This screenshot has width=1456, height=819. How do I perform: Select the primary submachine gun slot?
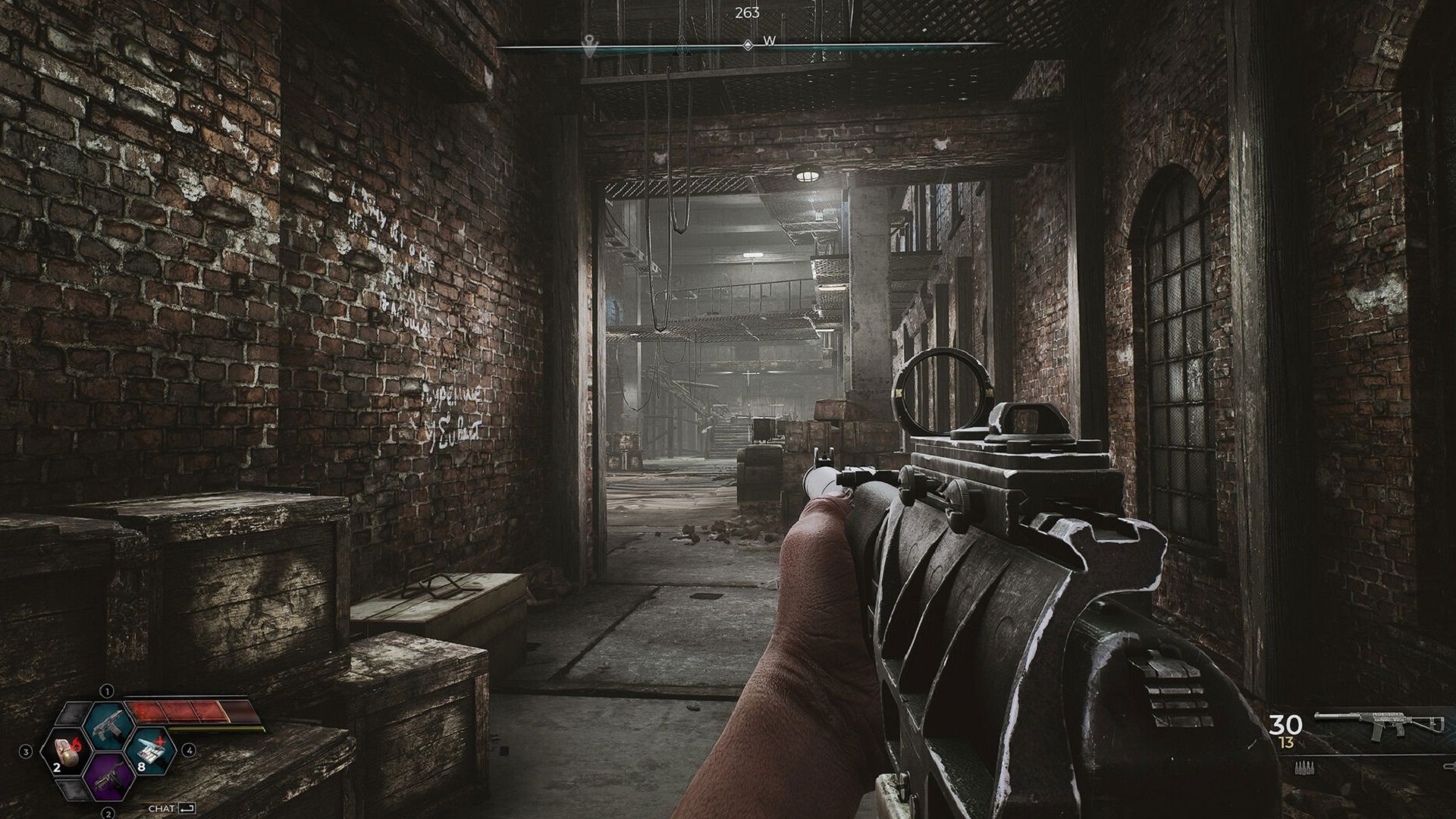click(x=107, y=724)
